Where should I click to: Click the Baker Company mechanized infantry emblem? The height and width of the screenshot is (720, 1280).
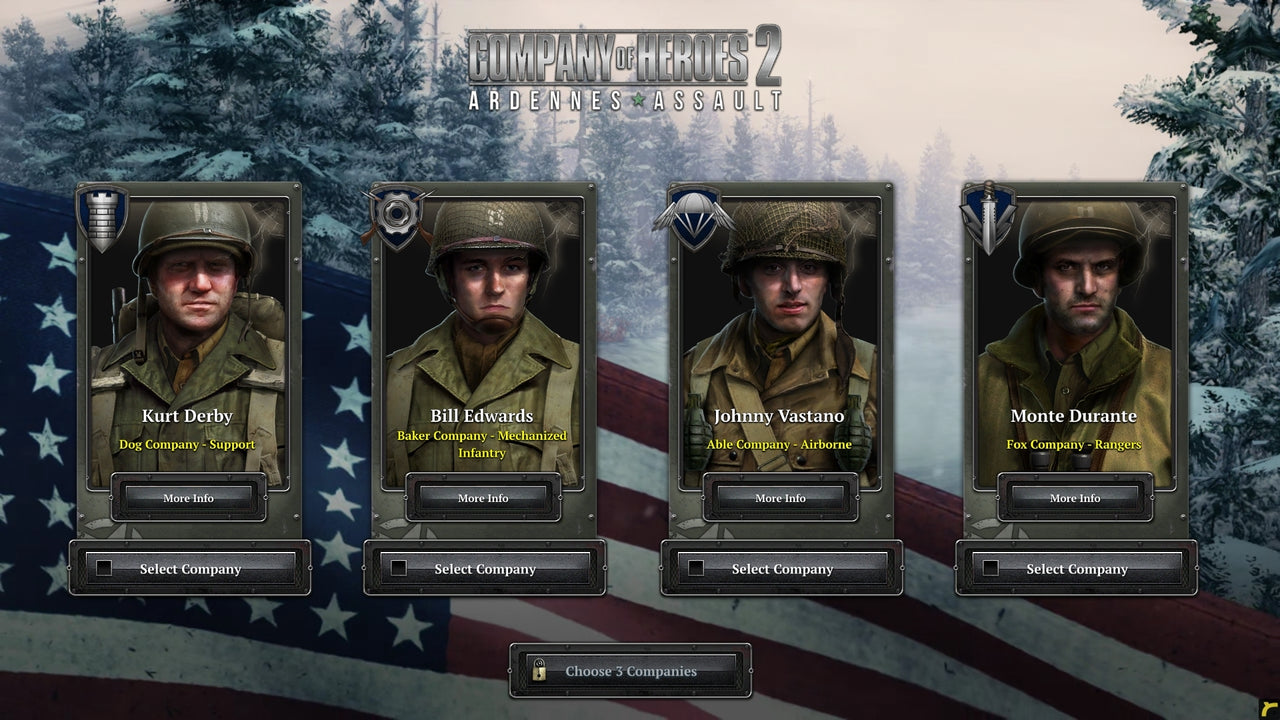[397, 213]
